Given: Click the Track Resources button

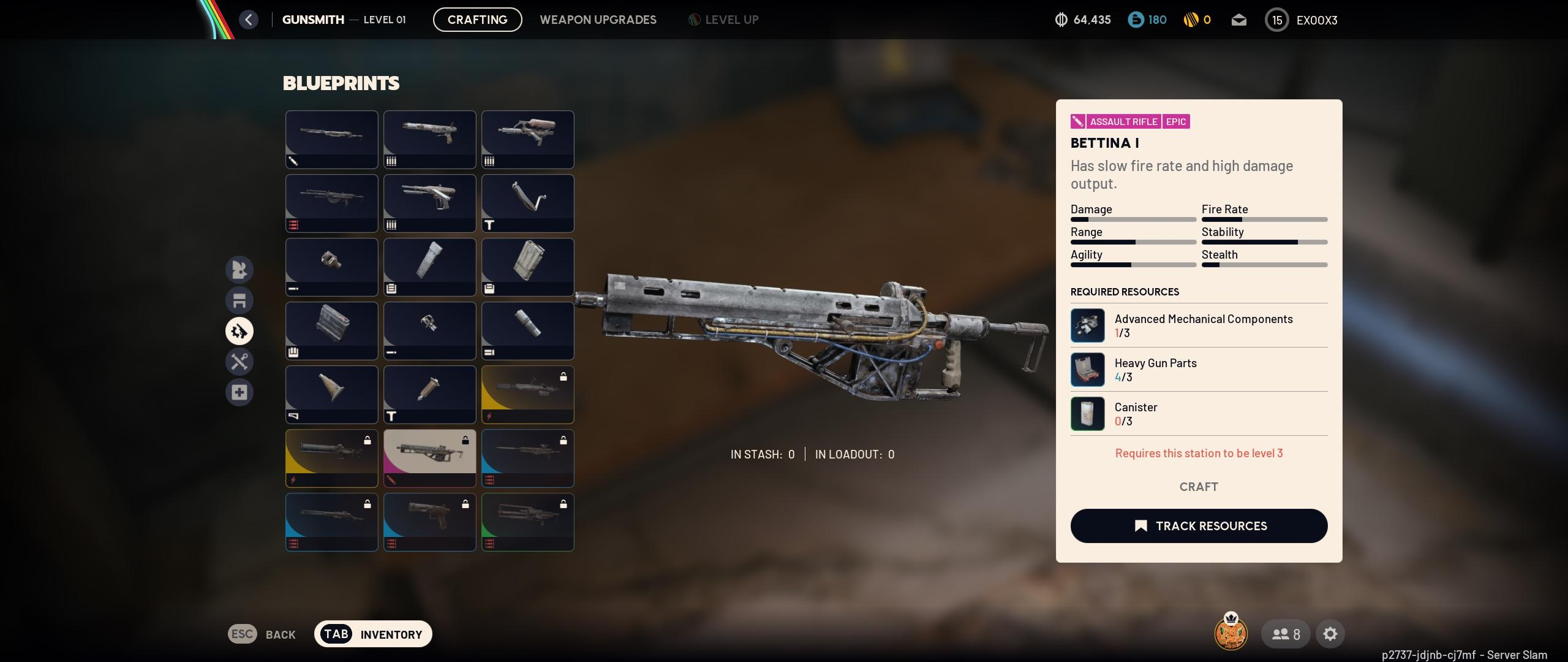Looking at the screenshot, I should point(1199,526).
